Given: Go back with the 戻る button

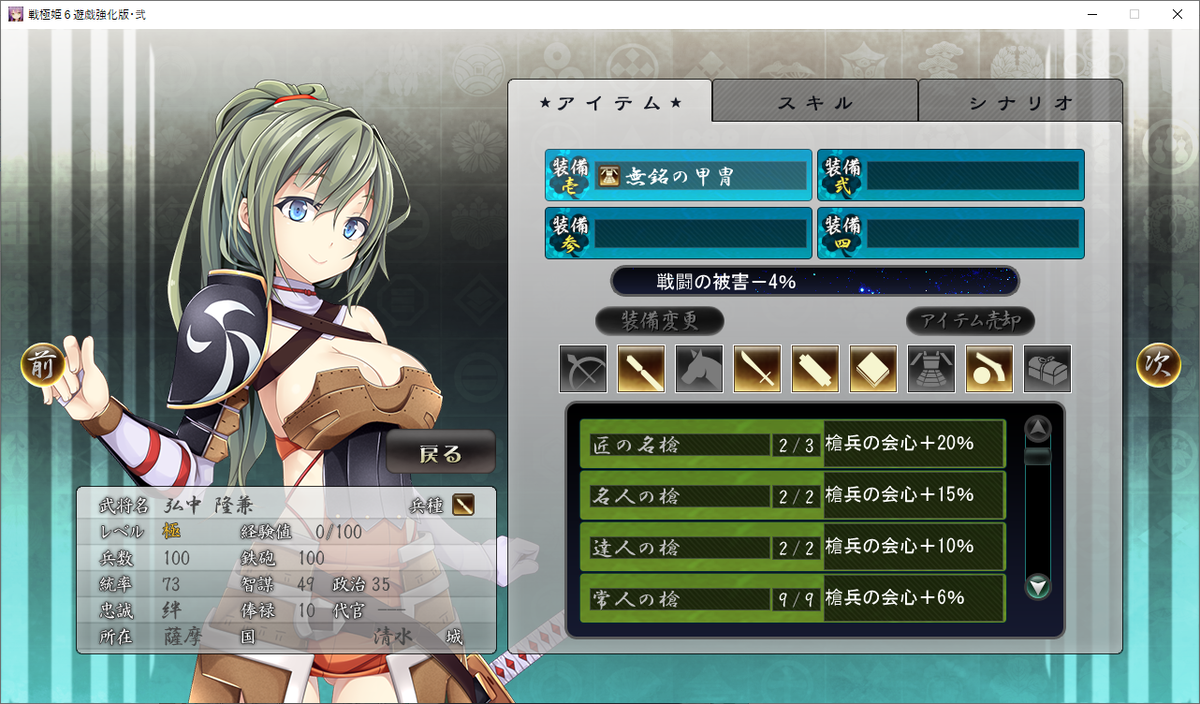Looking at the screenshot, I should tap(441, 453).
